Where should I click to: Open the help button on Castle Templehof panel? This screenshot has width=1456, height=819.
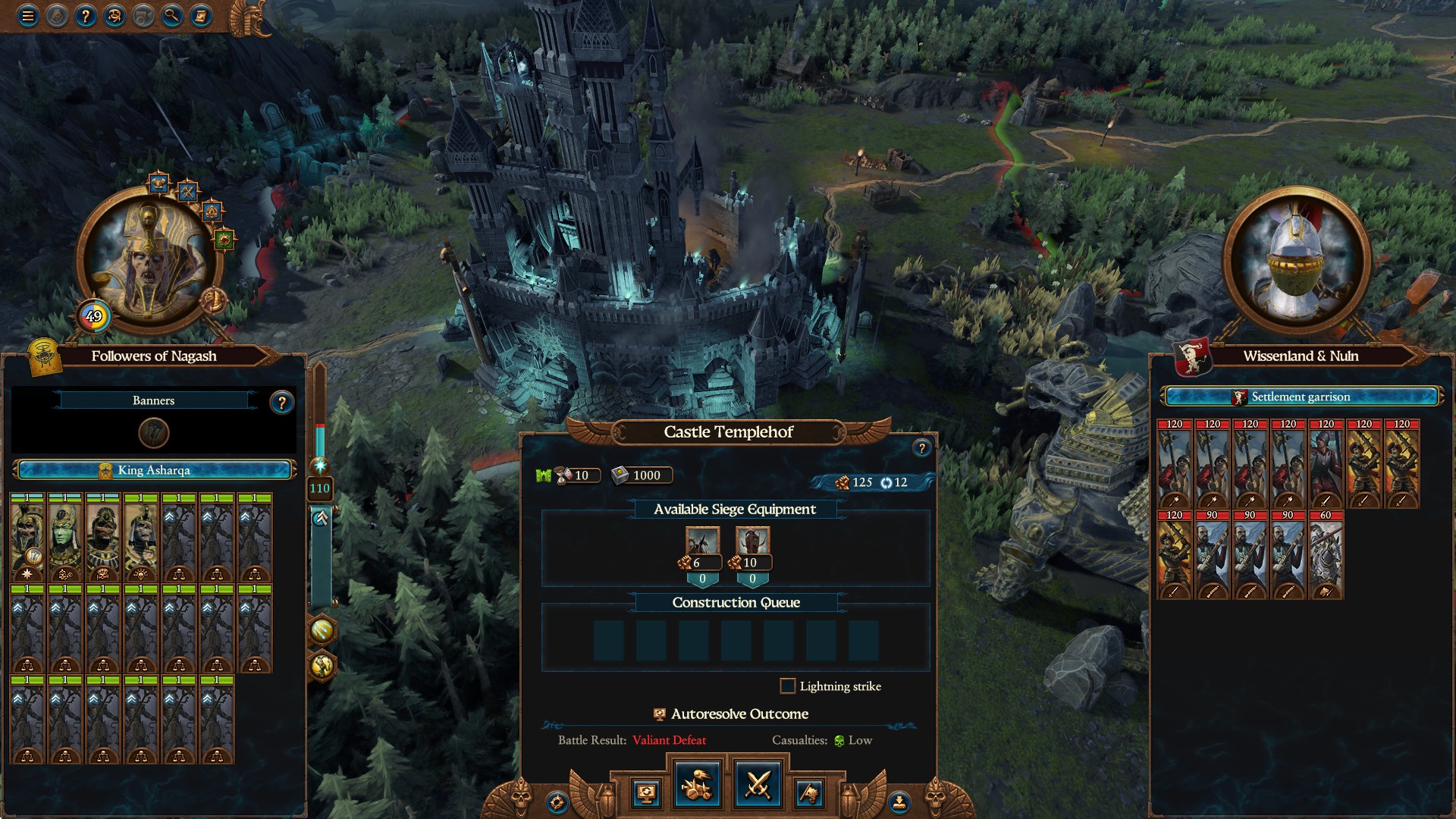click(921, 448)
